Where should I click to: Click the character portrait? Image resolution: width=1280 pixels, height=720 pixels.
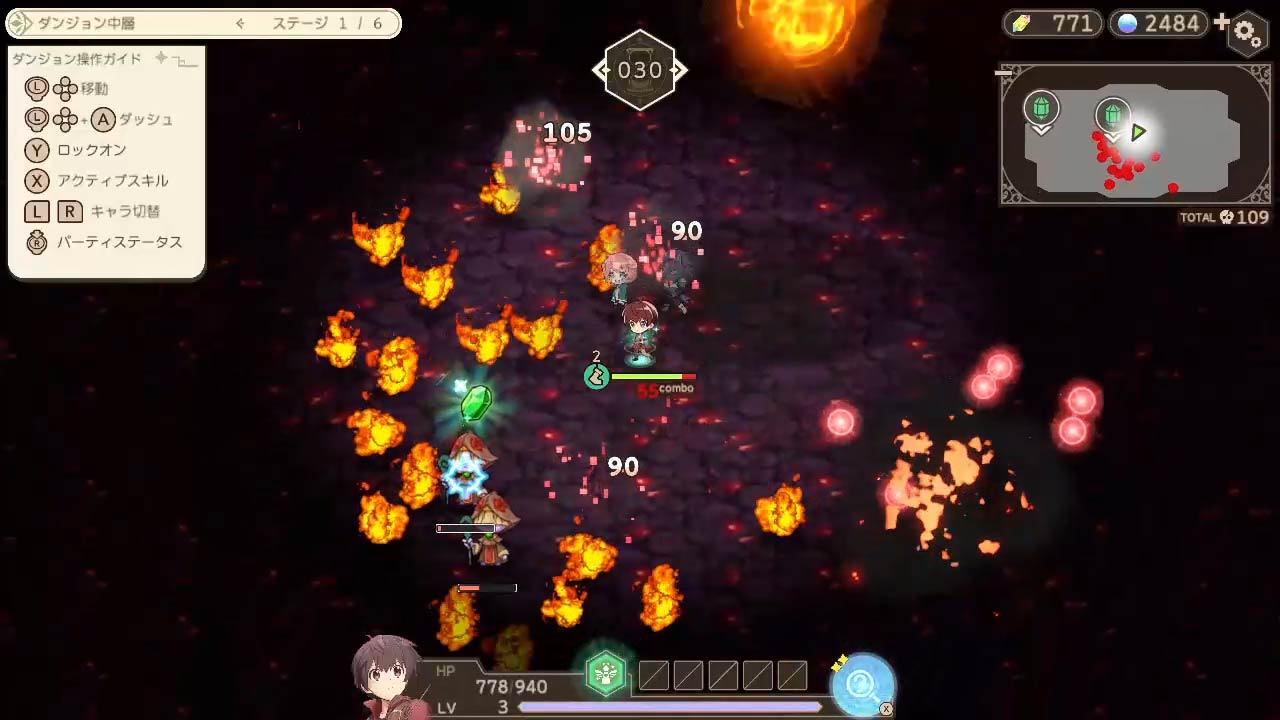[385, 677]
